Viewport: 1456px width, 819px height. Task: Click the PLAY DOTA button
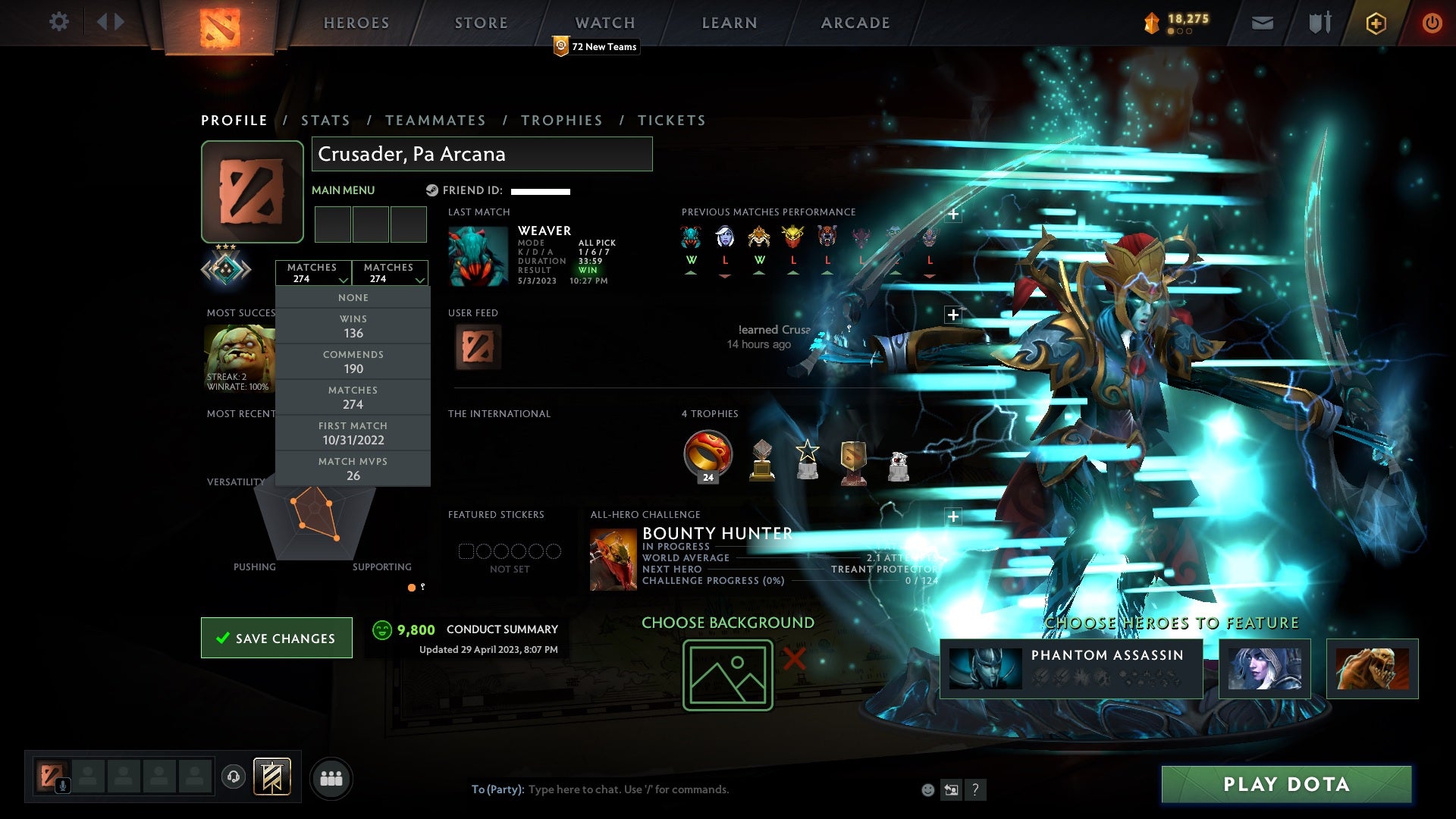[1287, 785]
